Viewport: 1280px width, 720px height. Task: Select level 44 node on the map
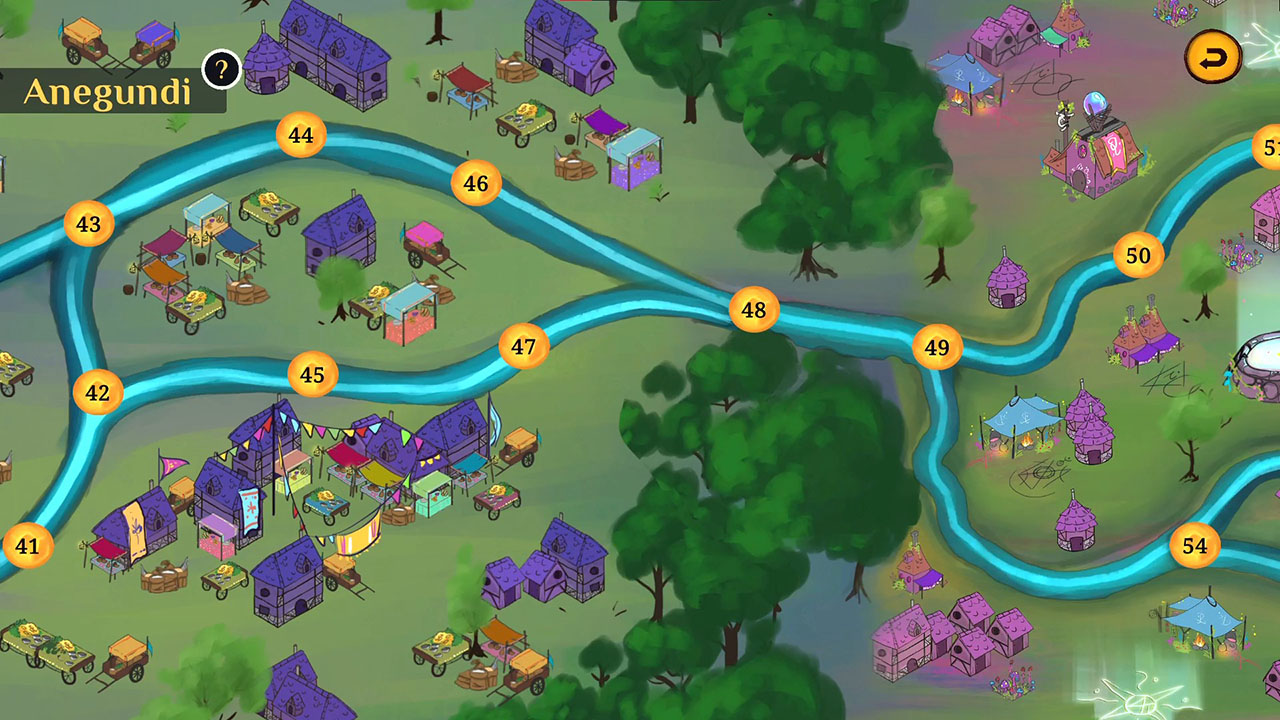301,135
